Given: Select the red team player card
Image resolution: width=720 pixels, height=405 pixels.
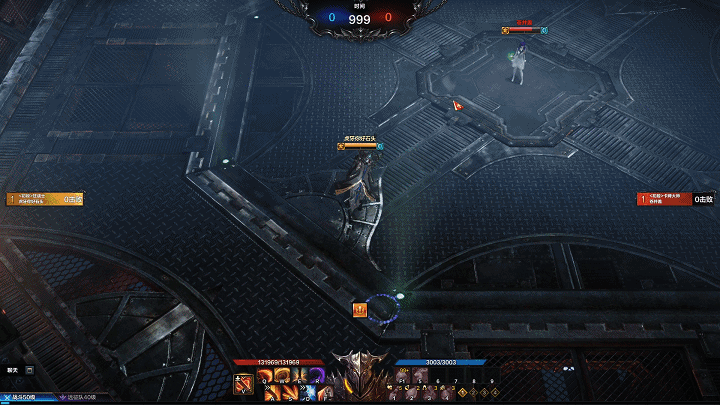Looking at the screenshot, I should click(676, 199).
